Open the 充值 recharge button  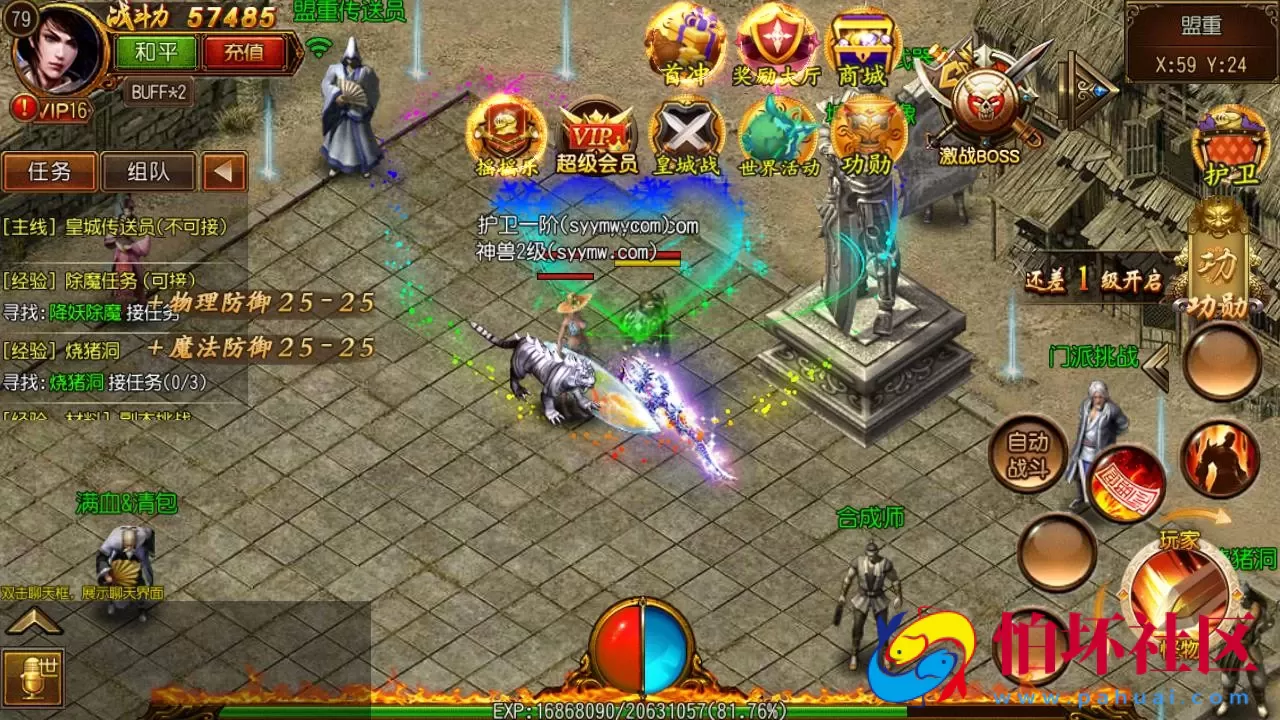[245, 51]
